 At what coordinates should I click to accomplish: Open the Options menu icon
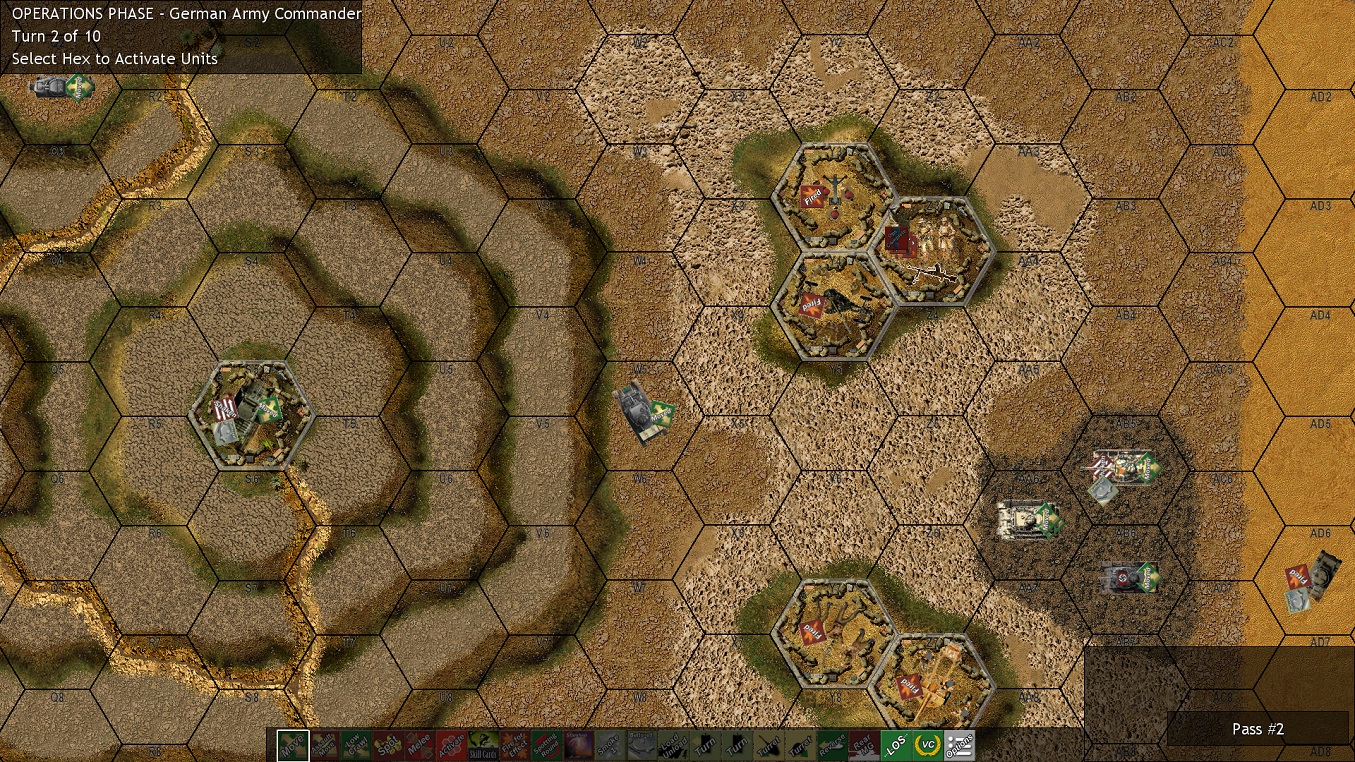(959, 745)
